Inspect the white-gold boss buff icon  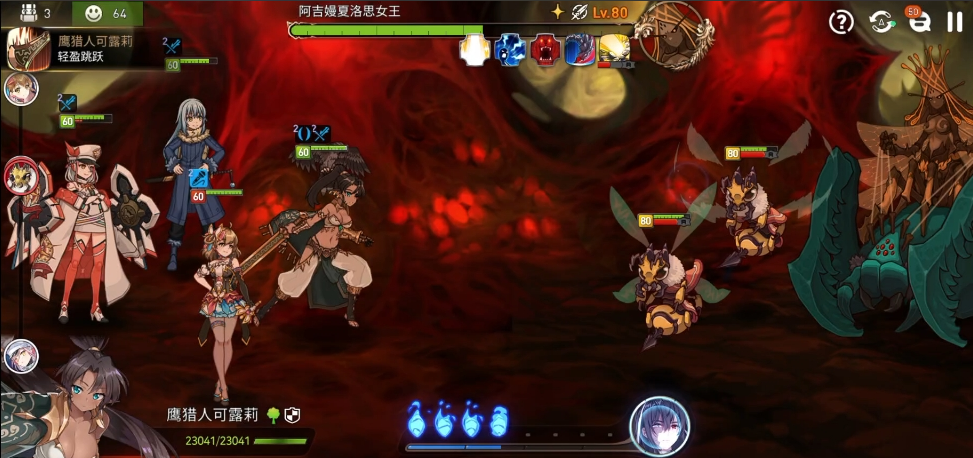tap(474, 49)
